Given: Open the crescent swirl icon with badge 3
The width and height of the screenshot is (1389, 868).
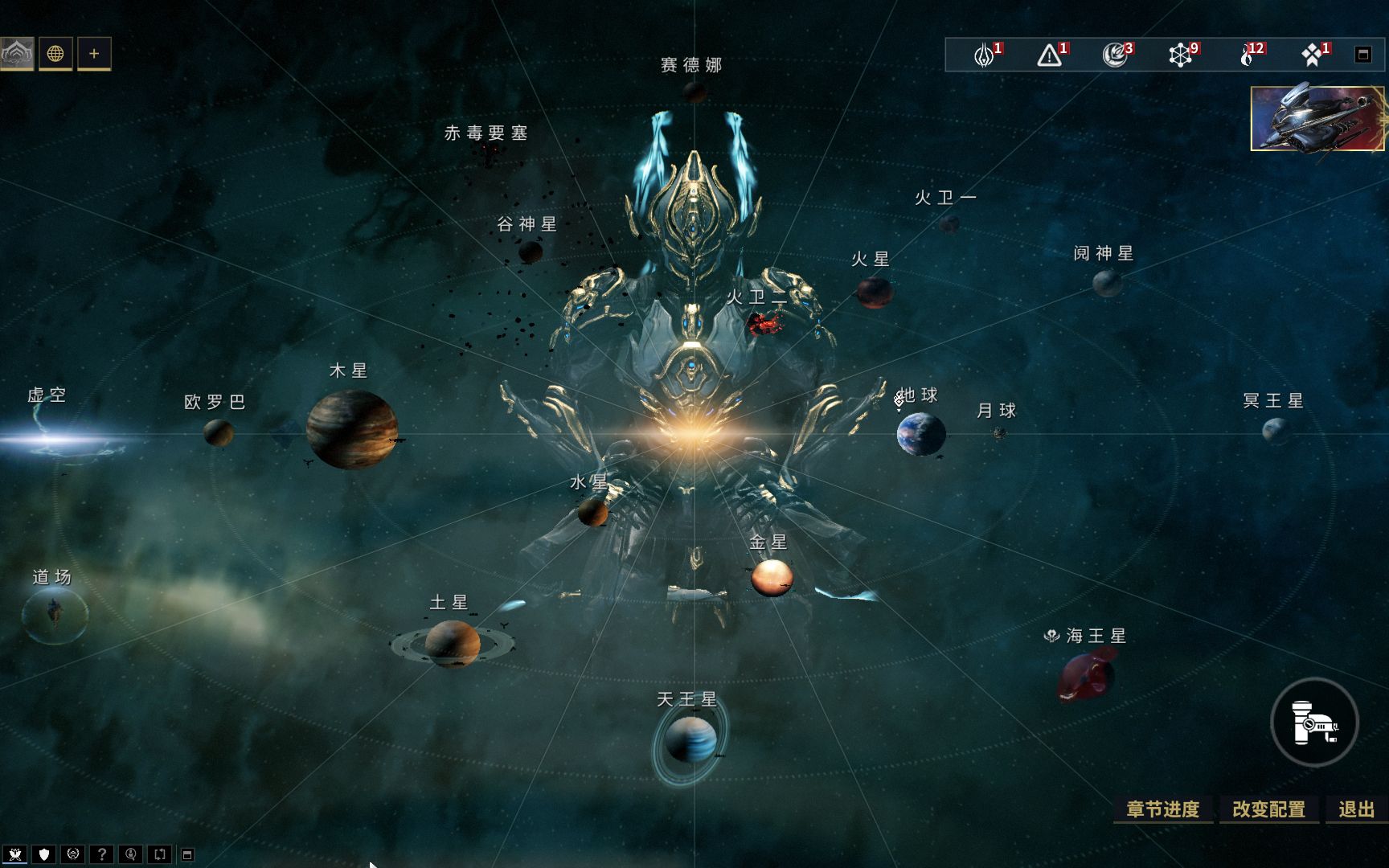Looking at the screenshot, I should pos(1114,55).
